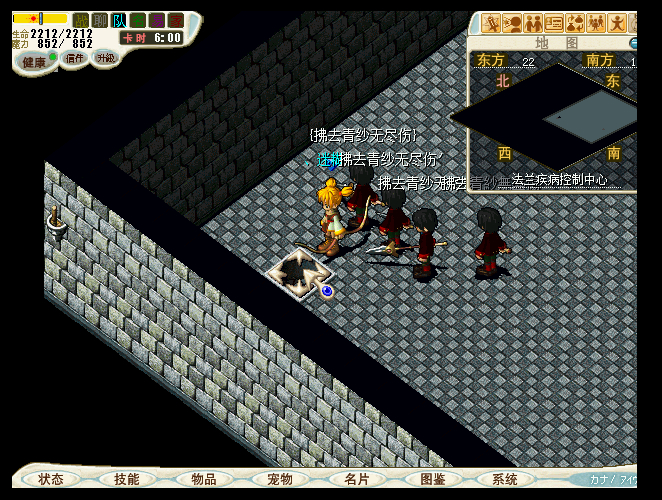Open the 图鉴 album menu
The height and width of the screenshot is (500, 662).
point(432,479)
